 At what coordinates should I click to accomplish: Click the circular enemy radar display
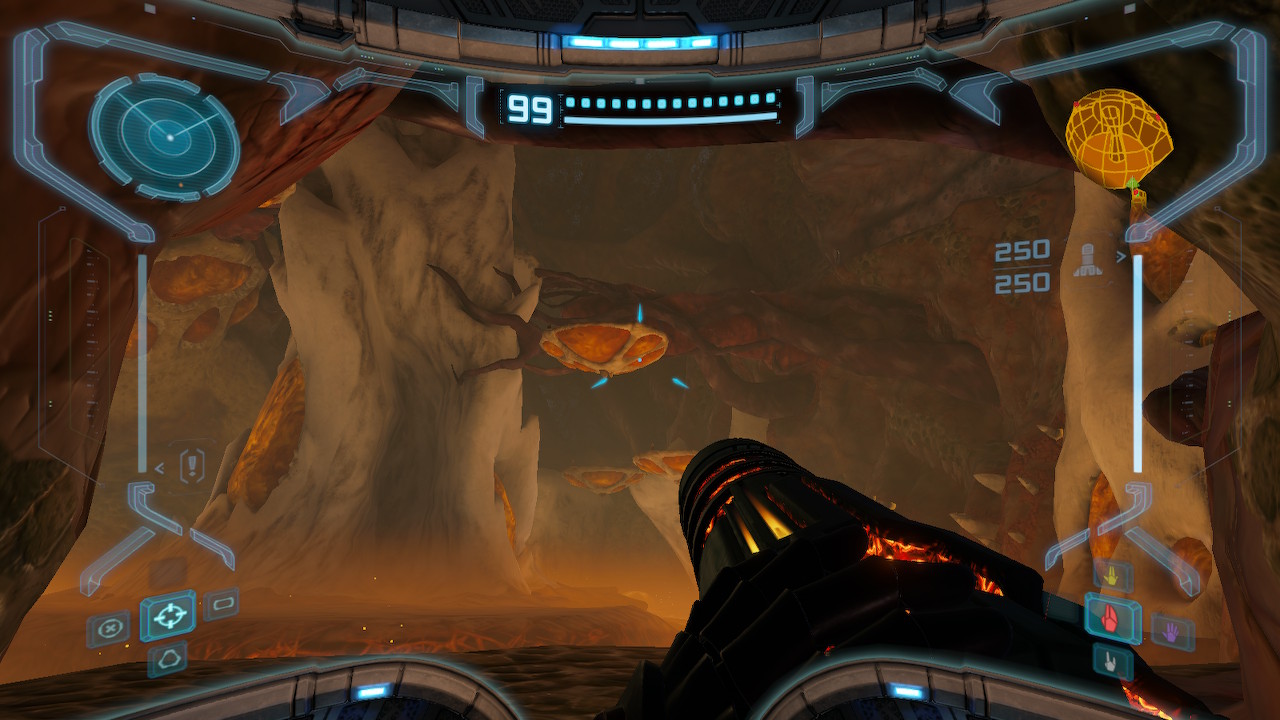[x=165, y=135]
